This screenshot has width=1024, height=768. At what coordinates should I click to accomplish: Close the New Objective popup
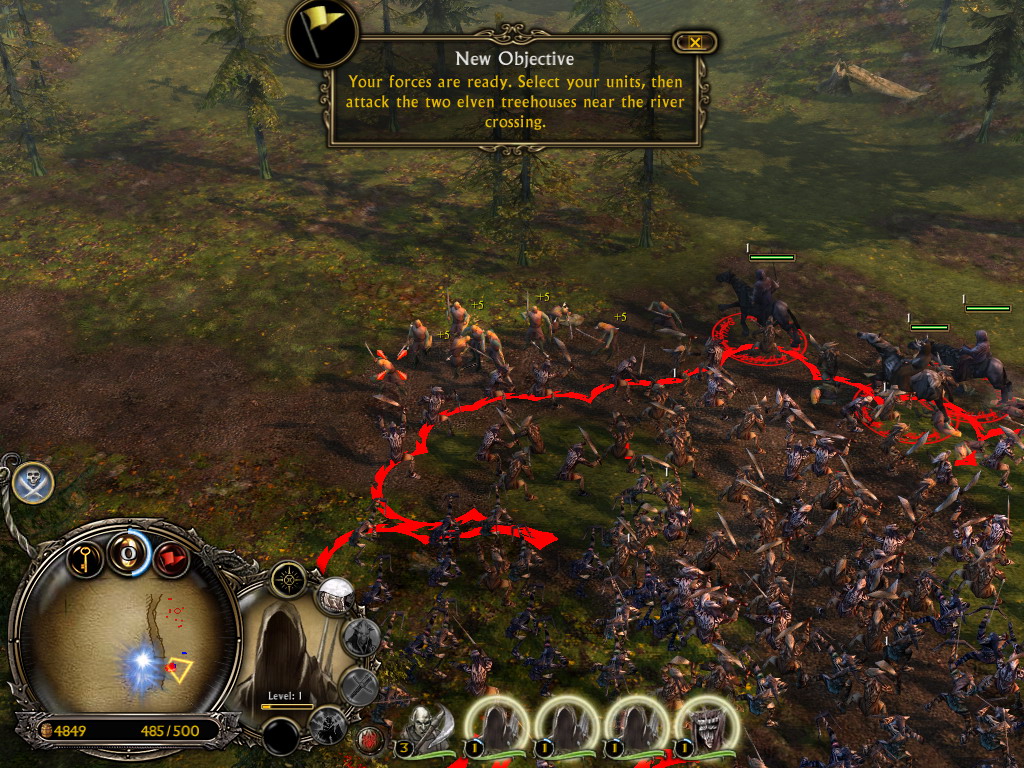point(695,42)
